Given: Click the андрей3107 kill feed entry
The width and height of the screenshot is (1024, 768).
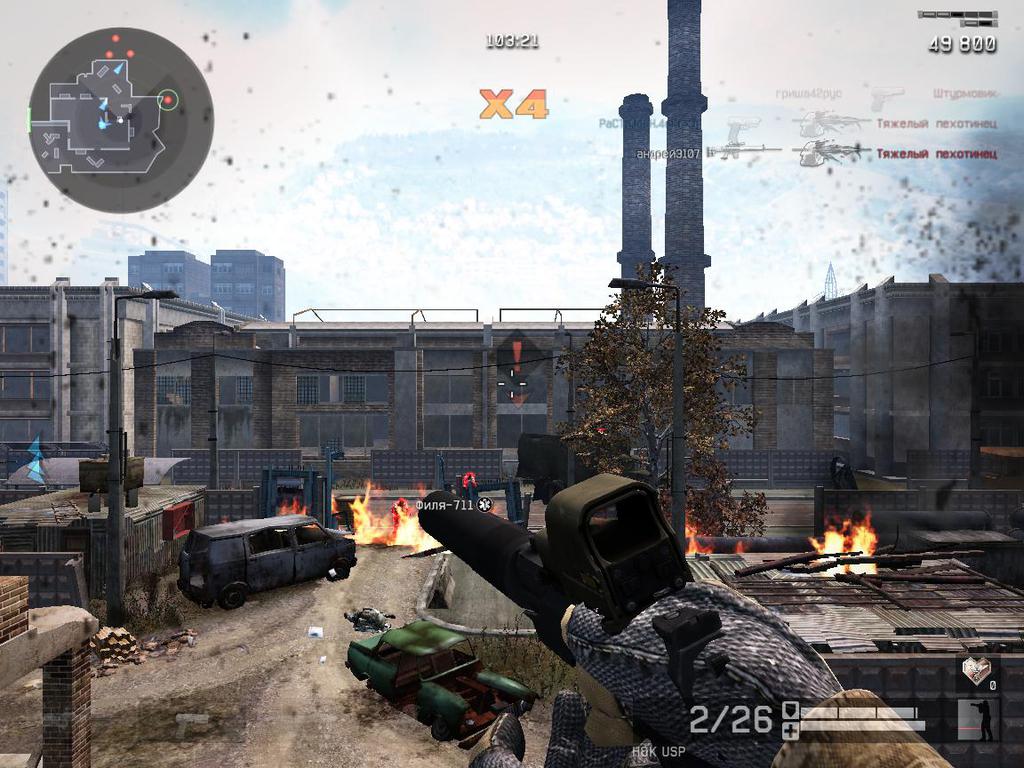Looking at the screenshot, I should point(669,154).
